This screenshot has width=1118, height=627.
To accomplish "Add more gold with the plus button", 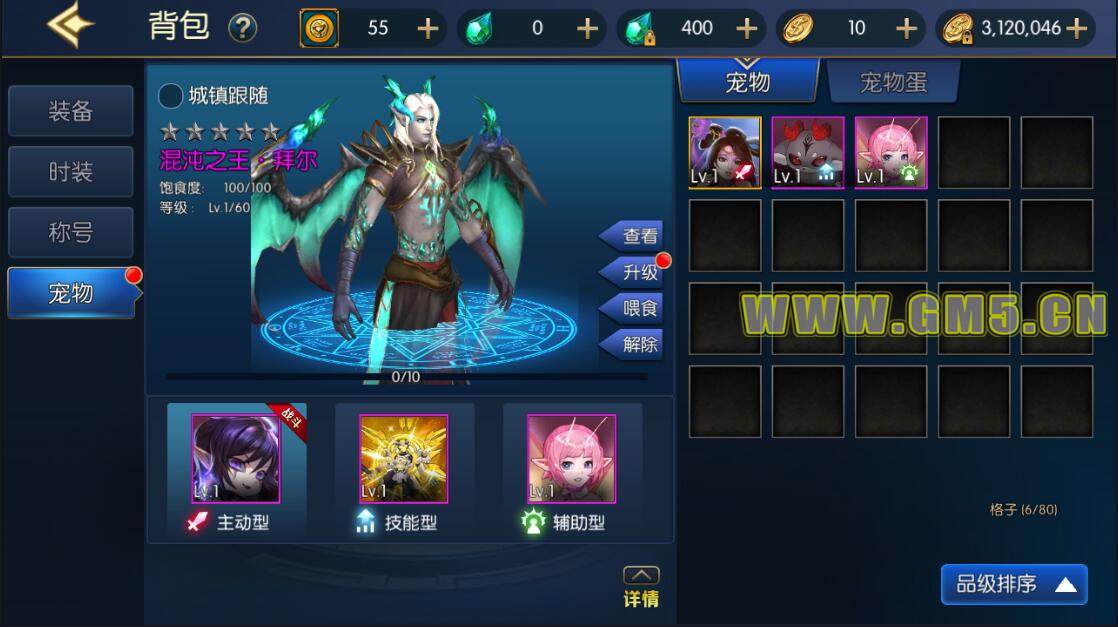I will pyautogui.click(x=1077, y=28).
